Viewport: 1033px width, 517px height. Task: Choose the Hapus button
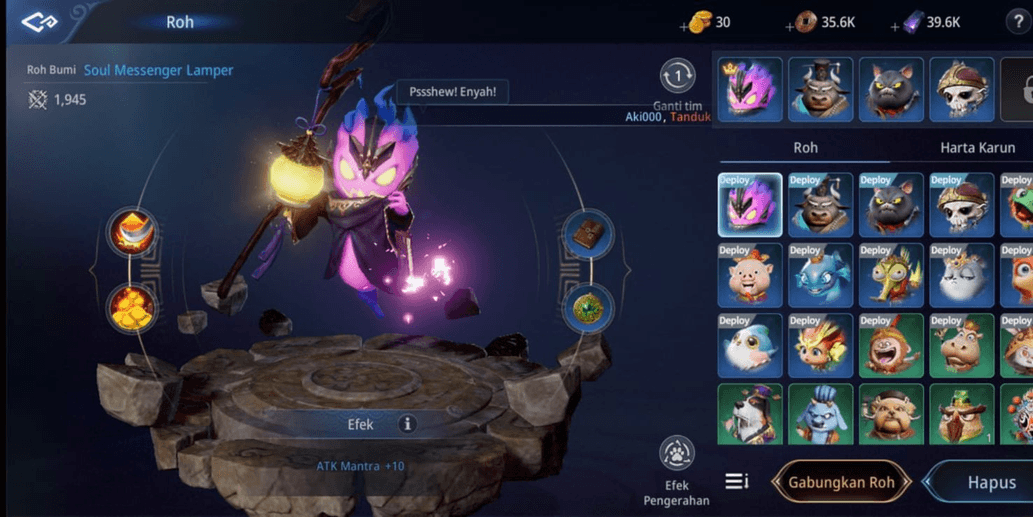coord(990,482)
